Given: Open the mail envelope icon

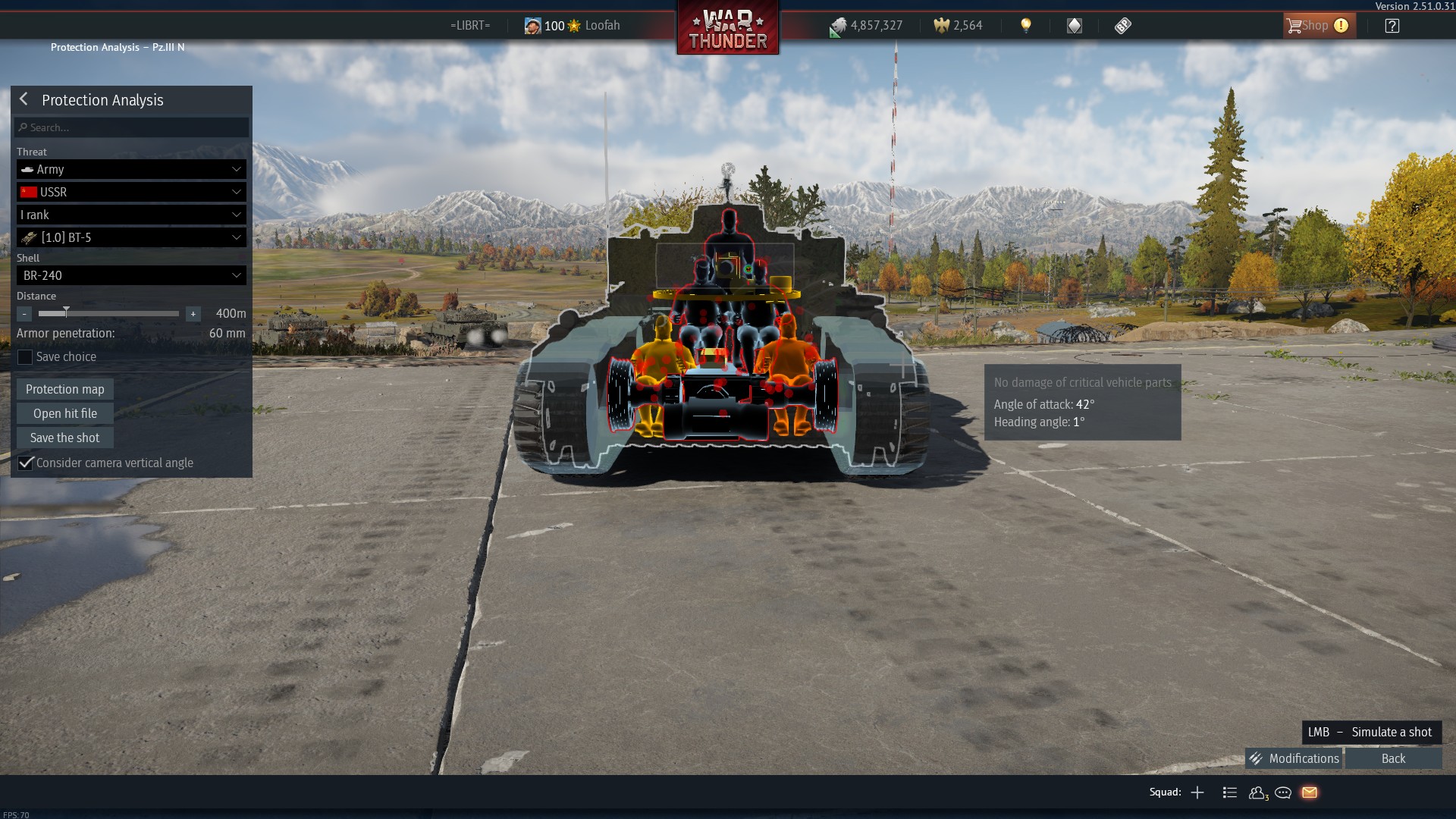Looking at the screenshot, I should pos(1310,792).
